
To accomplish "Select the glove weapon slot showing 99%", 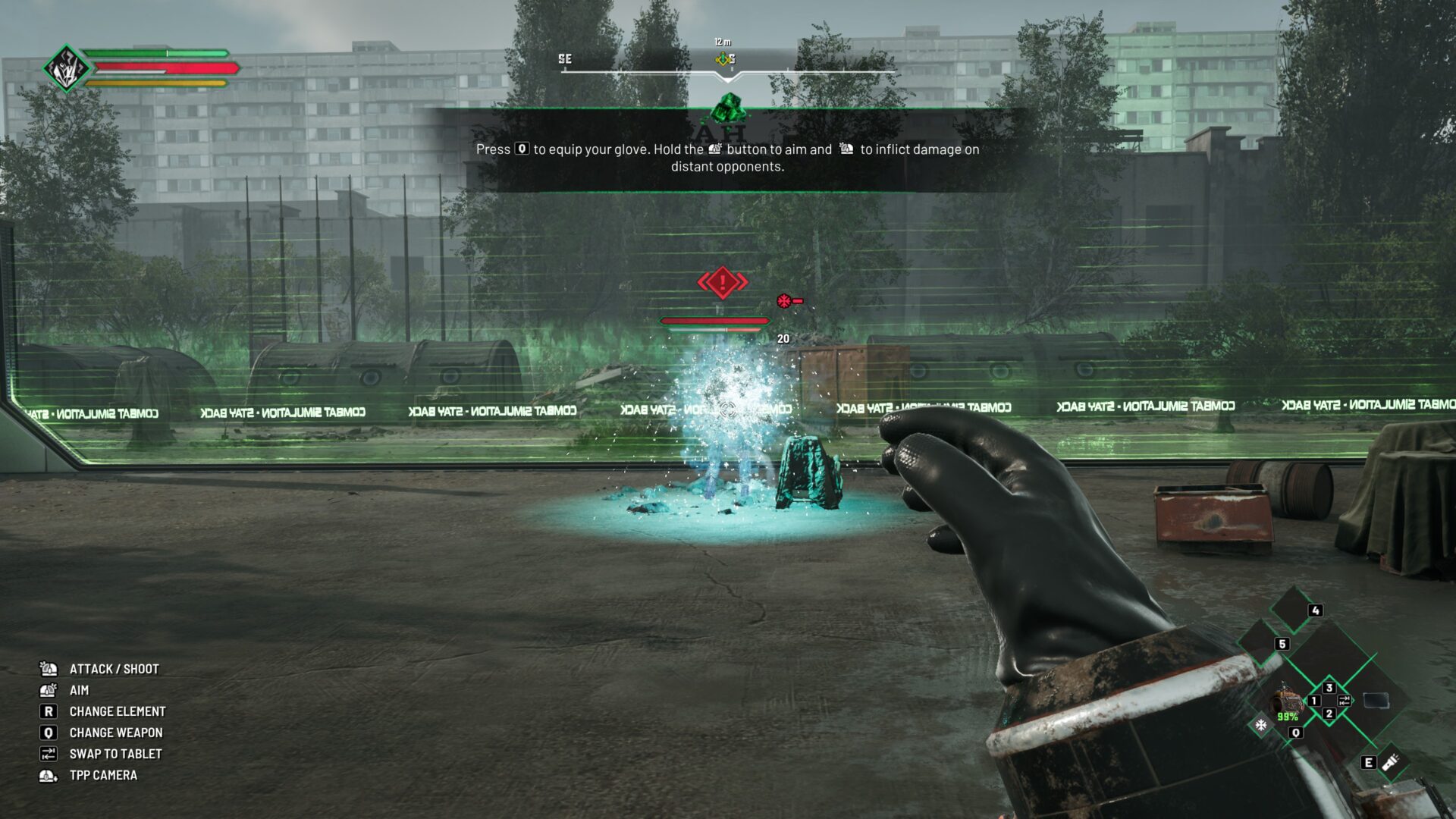I will [x=1285, y=701].
